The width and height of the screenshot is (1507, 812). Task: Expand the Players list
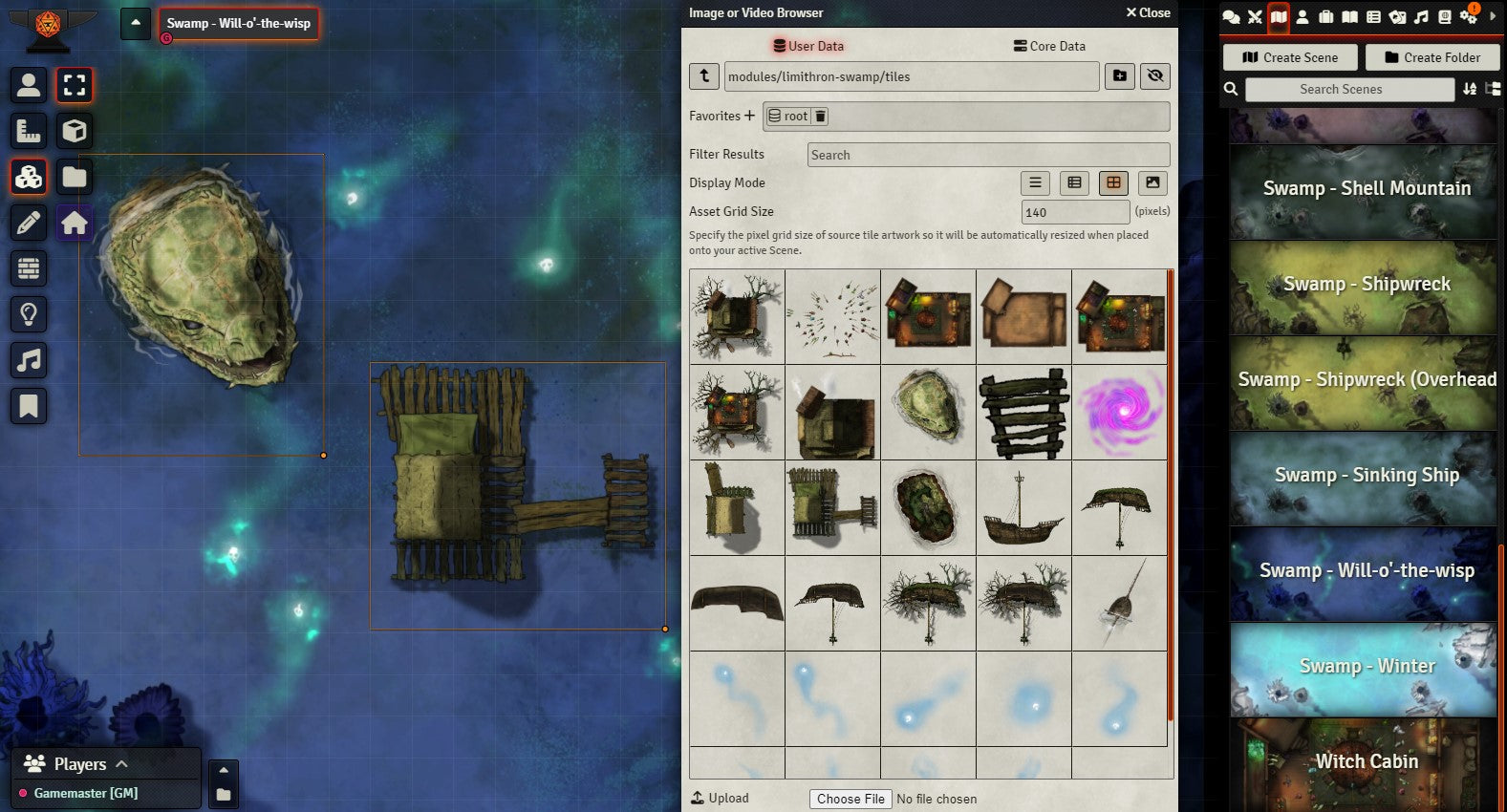(x=121, y=763)
